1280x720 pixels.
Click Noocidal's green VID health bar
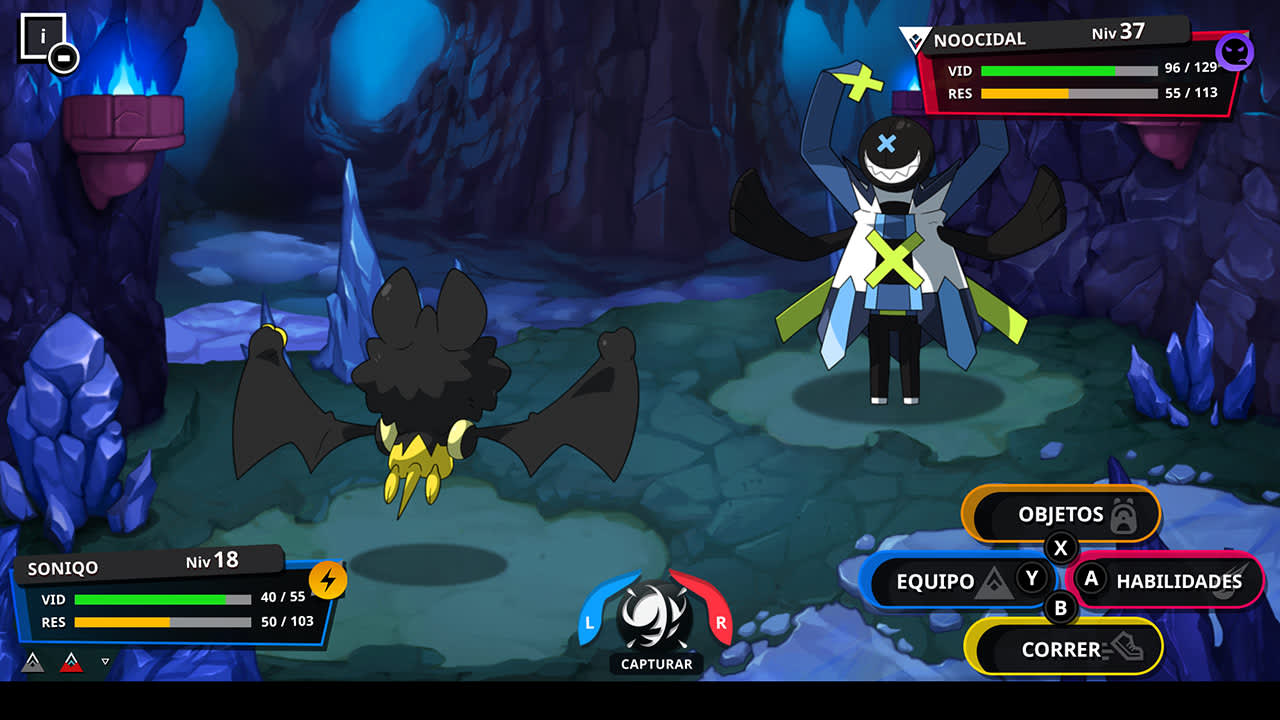(x=1050, y=71)
